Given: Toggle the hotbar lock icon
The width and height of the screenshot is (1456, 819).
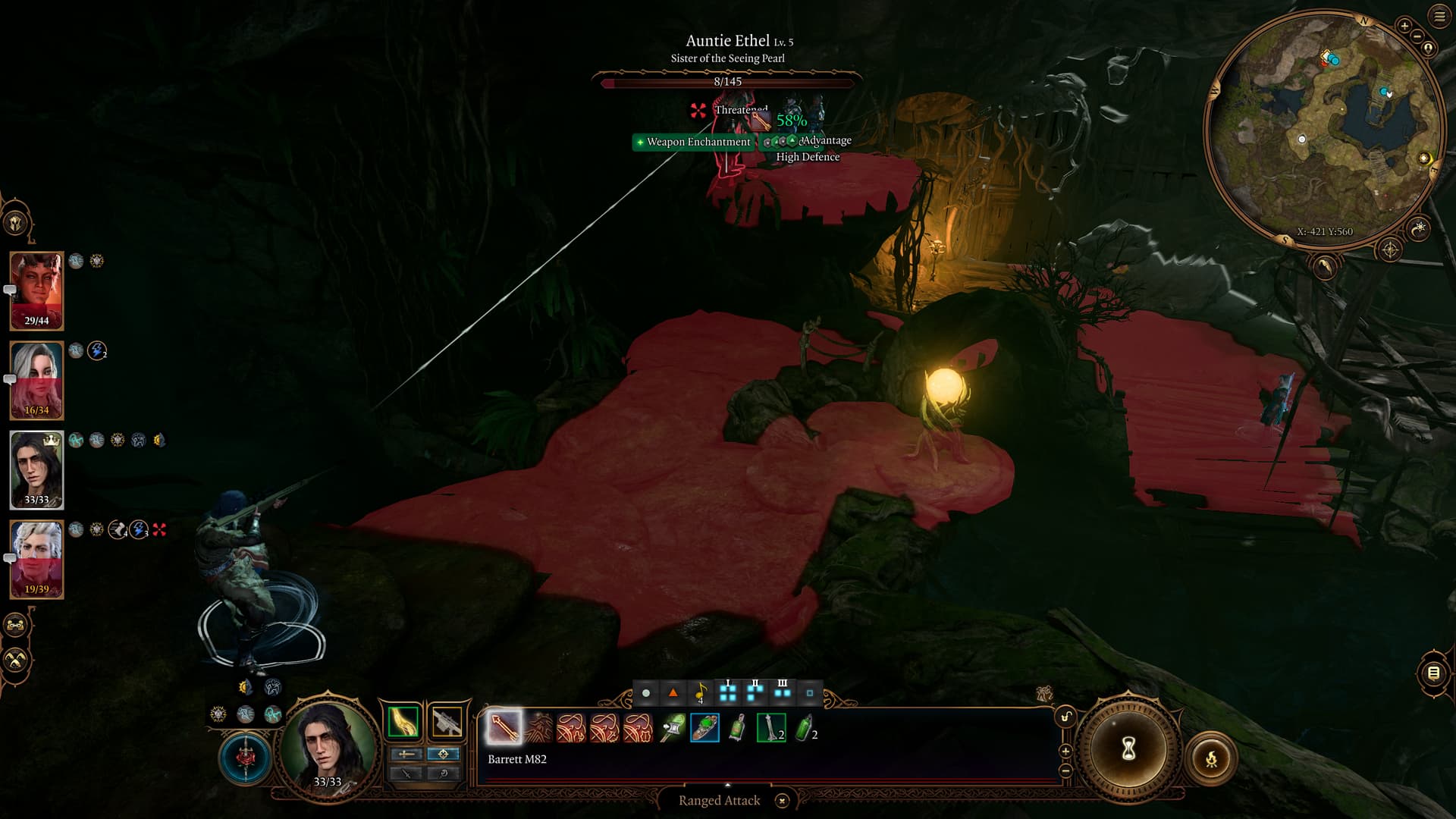Looking at the screenshot, I should coord(1065,717).
